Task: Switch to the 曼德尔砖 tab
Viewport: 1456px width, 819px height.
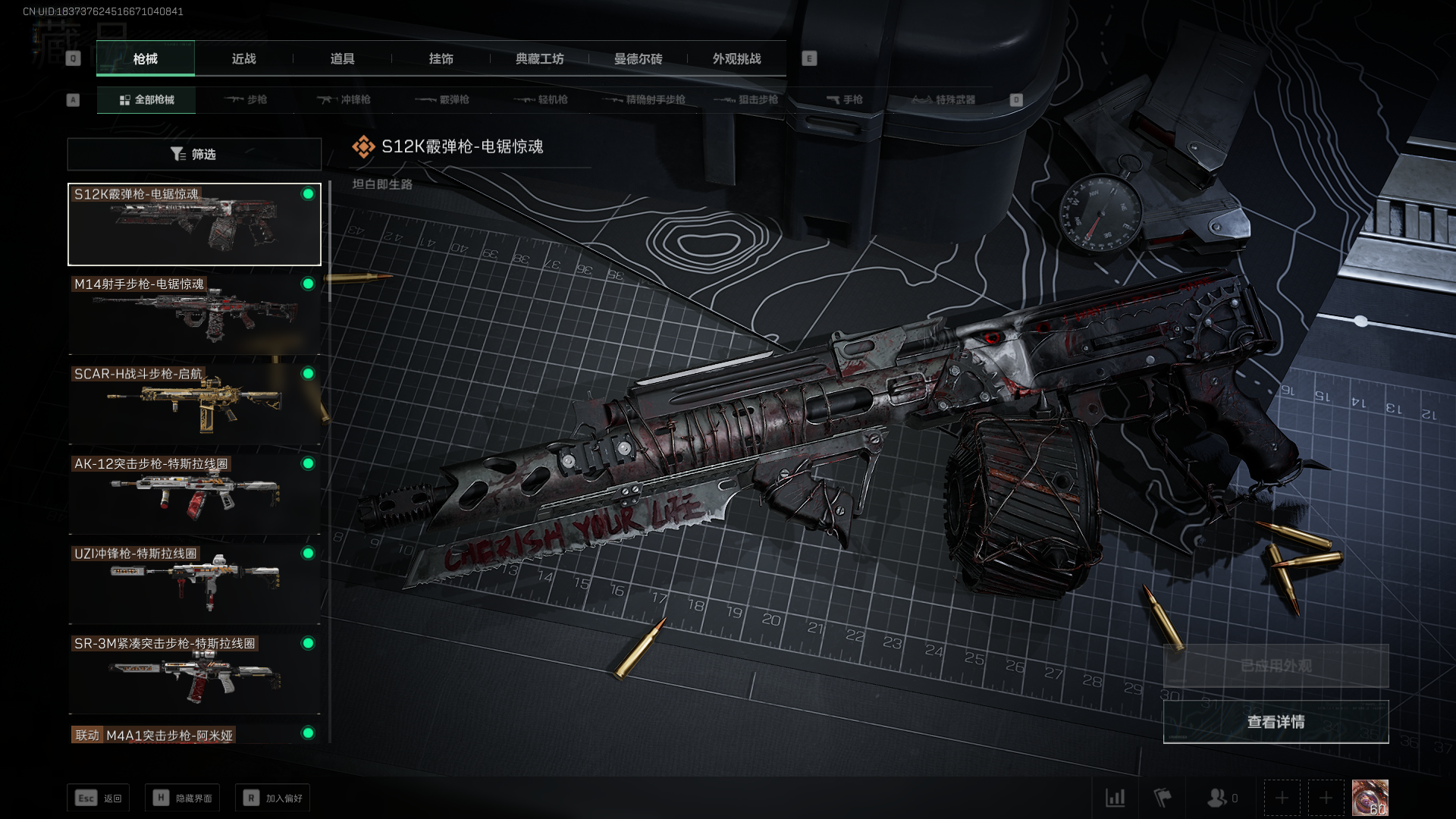Action: pos(638,58)
